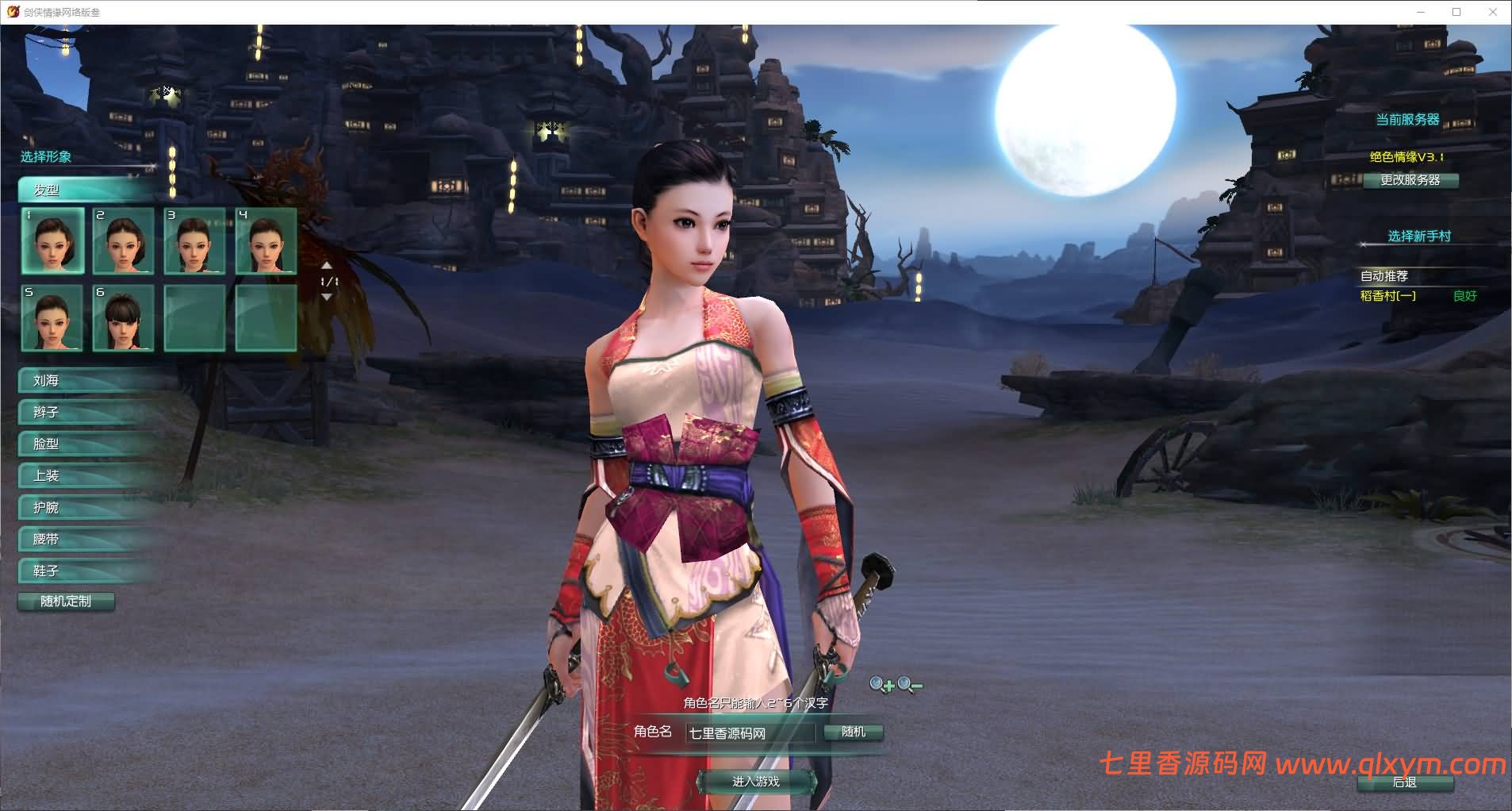Select hairstyle thumbnail 4

pyautogui.click(x=267, y=242)
